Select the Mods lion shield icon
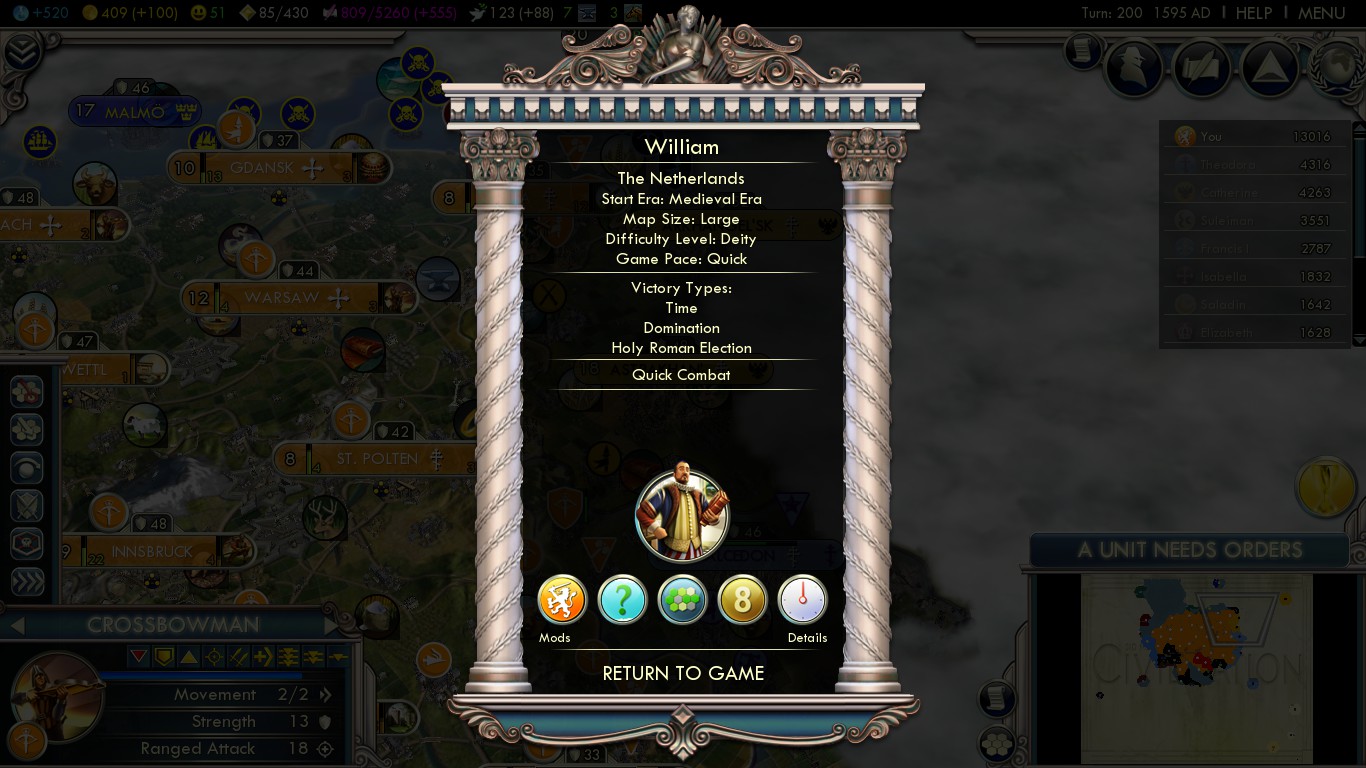 click(562, 600)
